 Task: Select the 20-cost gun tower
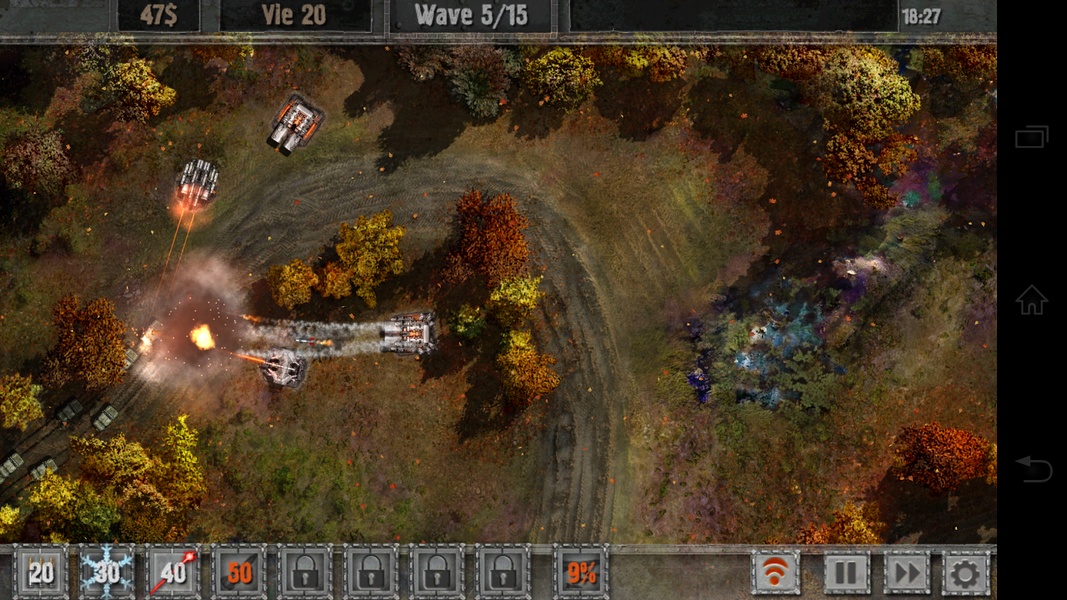40,572
